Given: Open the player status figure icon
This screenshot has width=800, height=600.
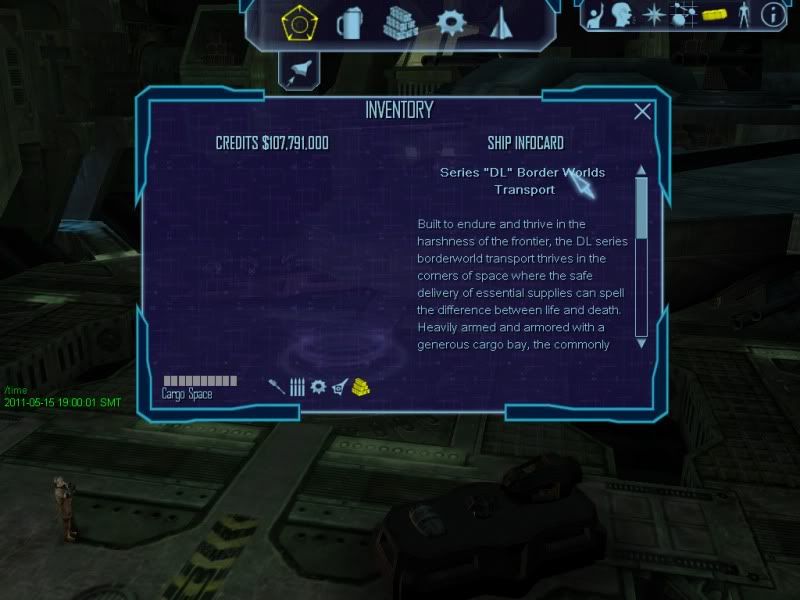Looking at the screenshot, I should click(742, 15).
